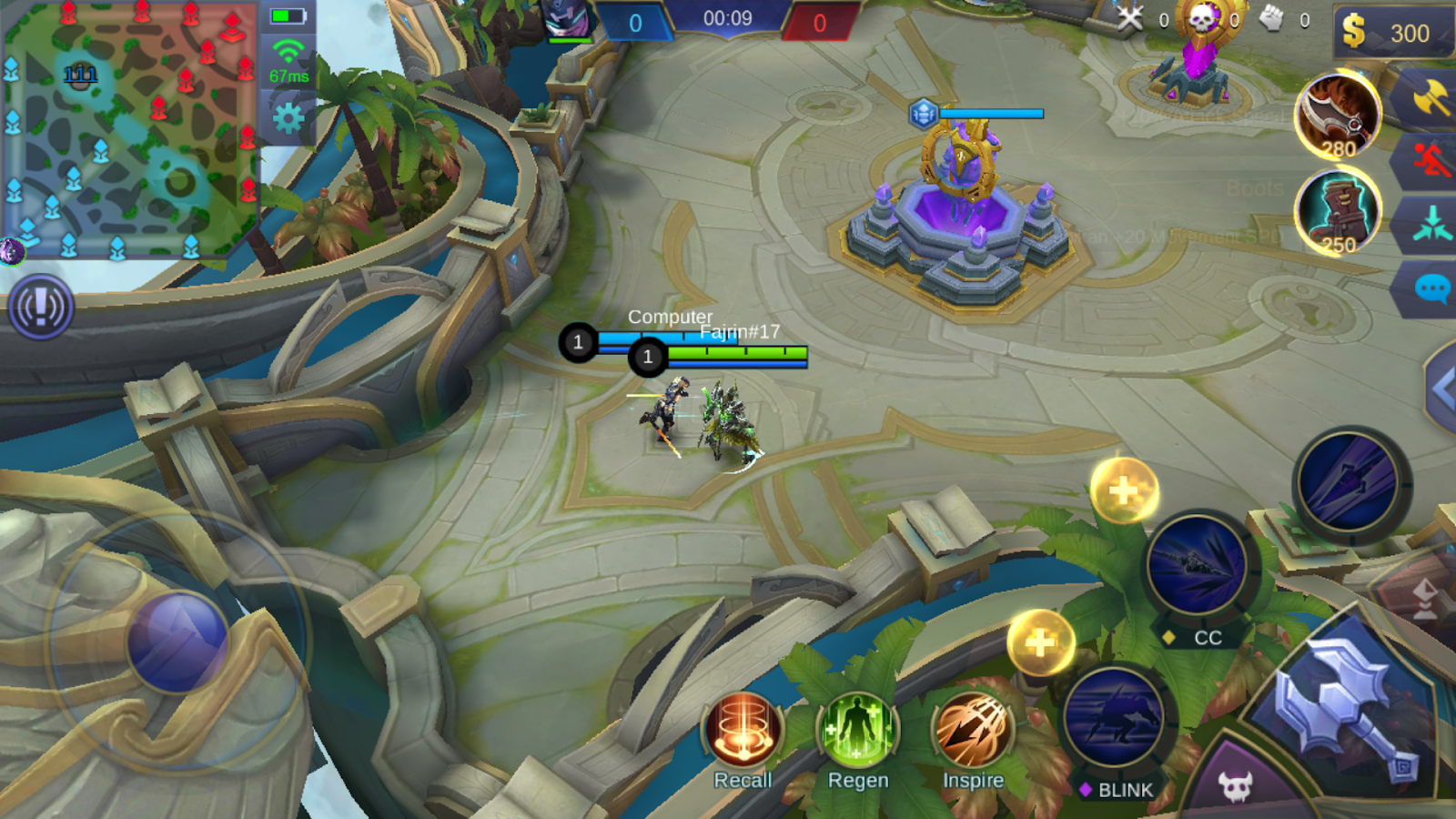
Task: Level up the CC skill with plus button
Action: pyautogui.click(x=1124, y=490)
